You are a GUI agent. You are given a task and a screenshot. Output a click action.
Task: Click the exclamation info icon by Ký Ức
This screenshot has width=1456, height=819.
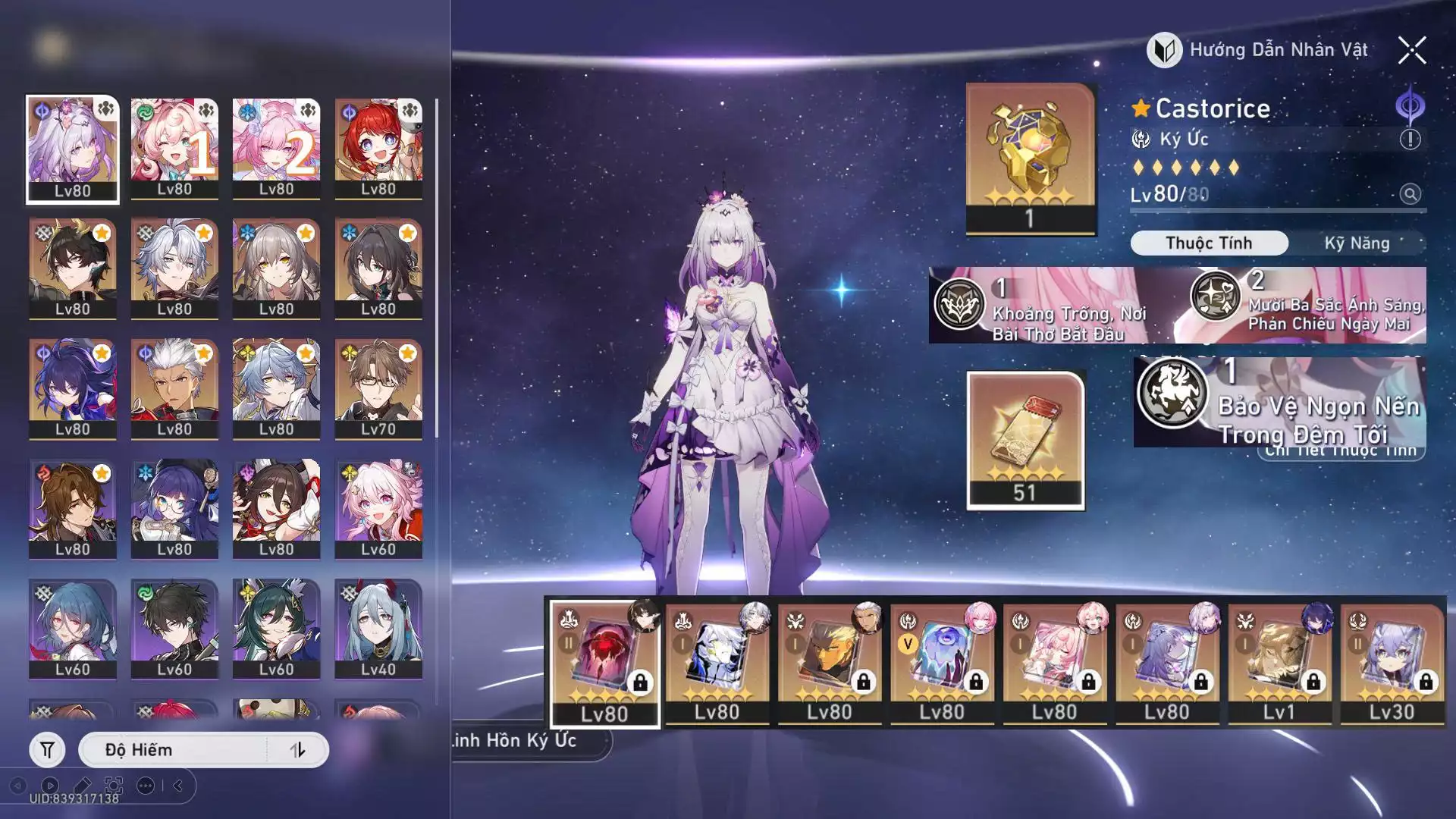[x=1410, y=140]
